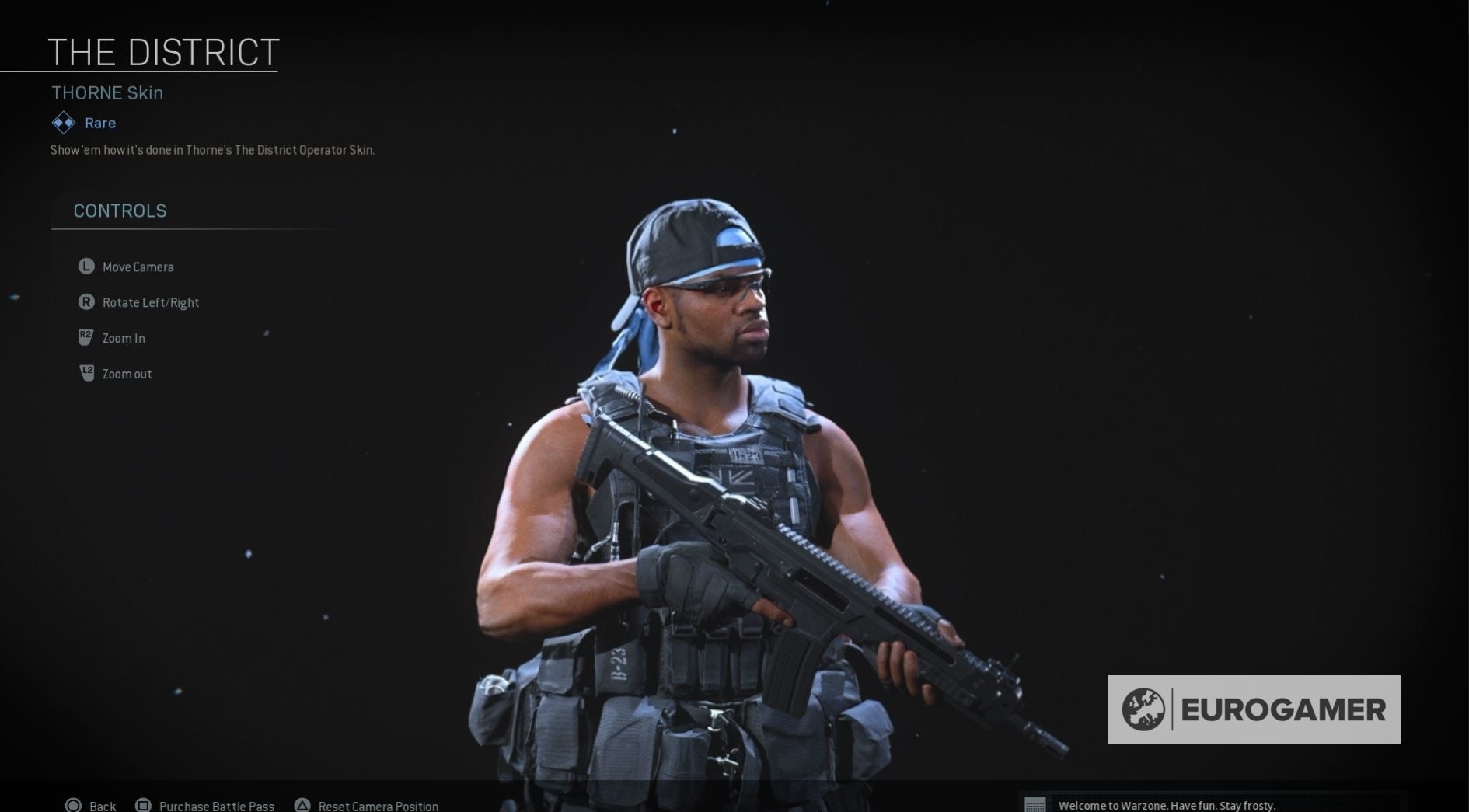Click the Eurogamer globe logo
The image size is (1469, 812).
[1146, 708]
